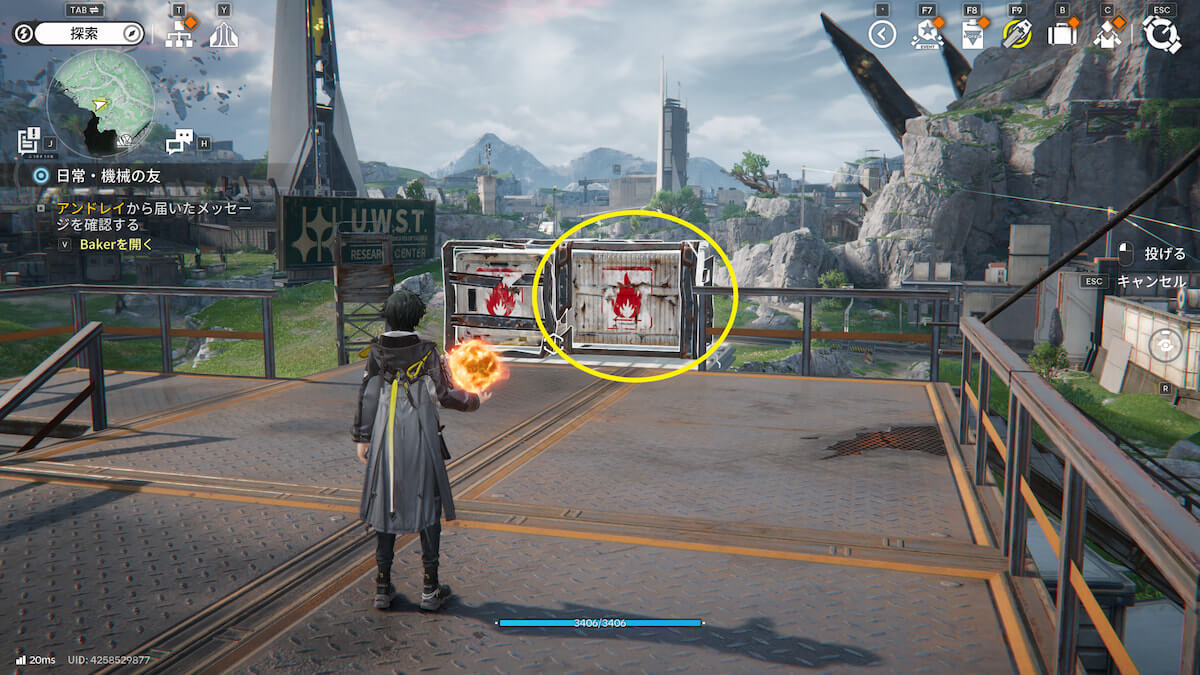Viewport: 1200px width, 675px height.
Task: Open the yellow-ringed ticket icon menu
Action: [x=1017, y=35]
